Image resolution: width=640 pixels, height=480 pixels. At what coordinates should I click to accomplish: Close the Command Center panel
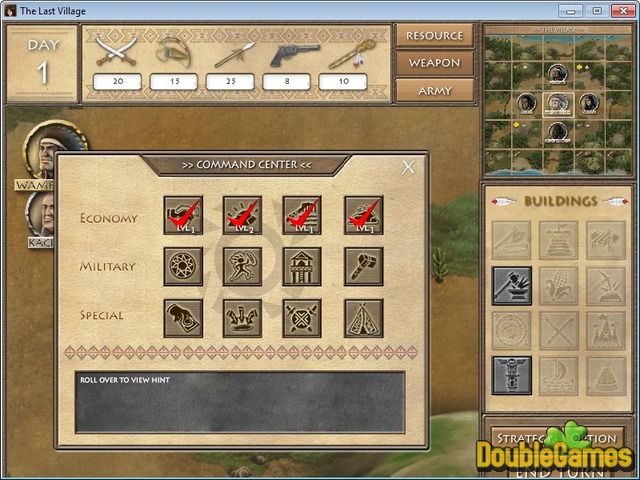pyautogui.click(x=408, y=168)
